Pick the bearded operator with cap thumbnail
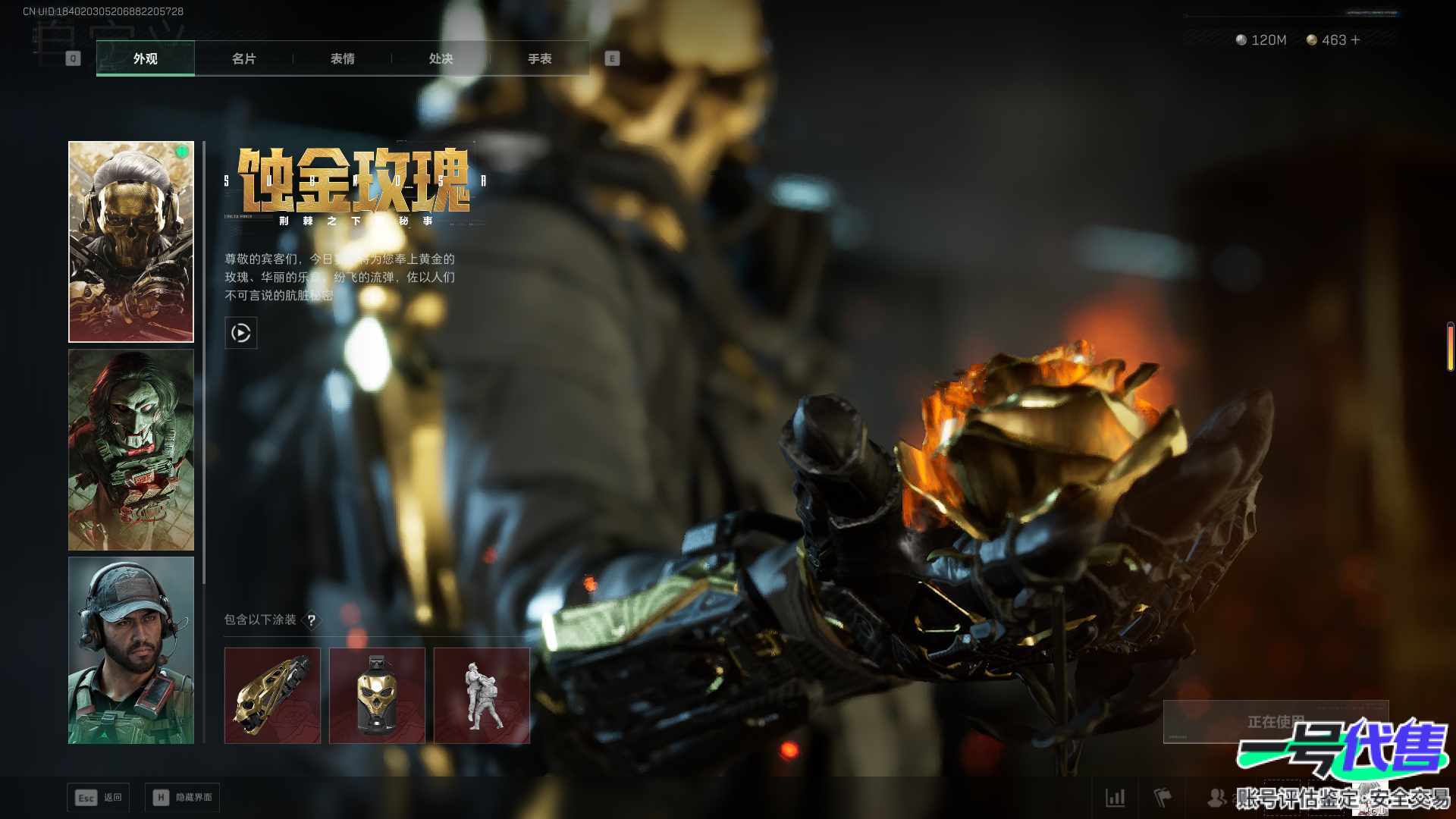 pos(131,651)
